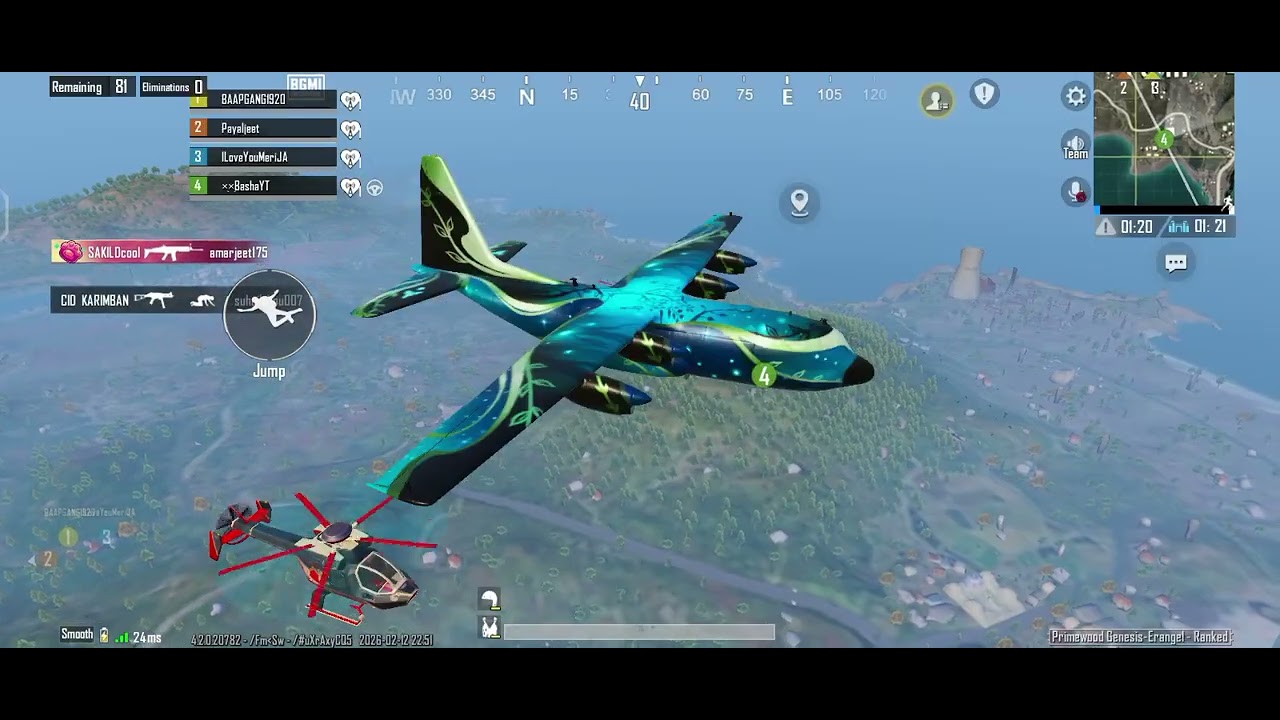Open the settings gear
This screenshot has width=1280, height=720.
(x=1075, y=96)
